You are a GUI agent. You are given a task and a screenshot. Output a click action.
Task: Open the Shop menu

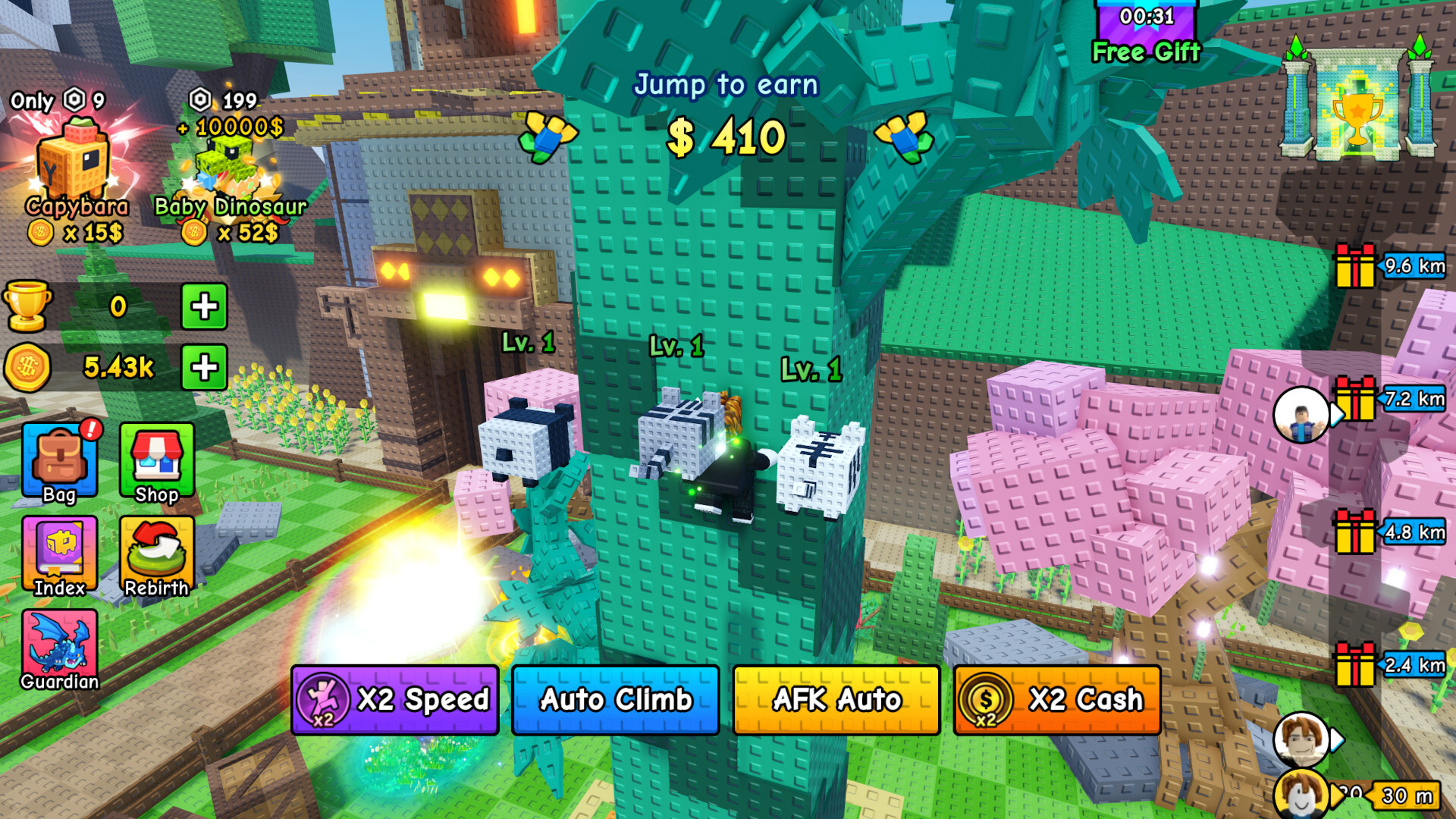[156, 463]
